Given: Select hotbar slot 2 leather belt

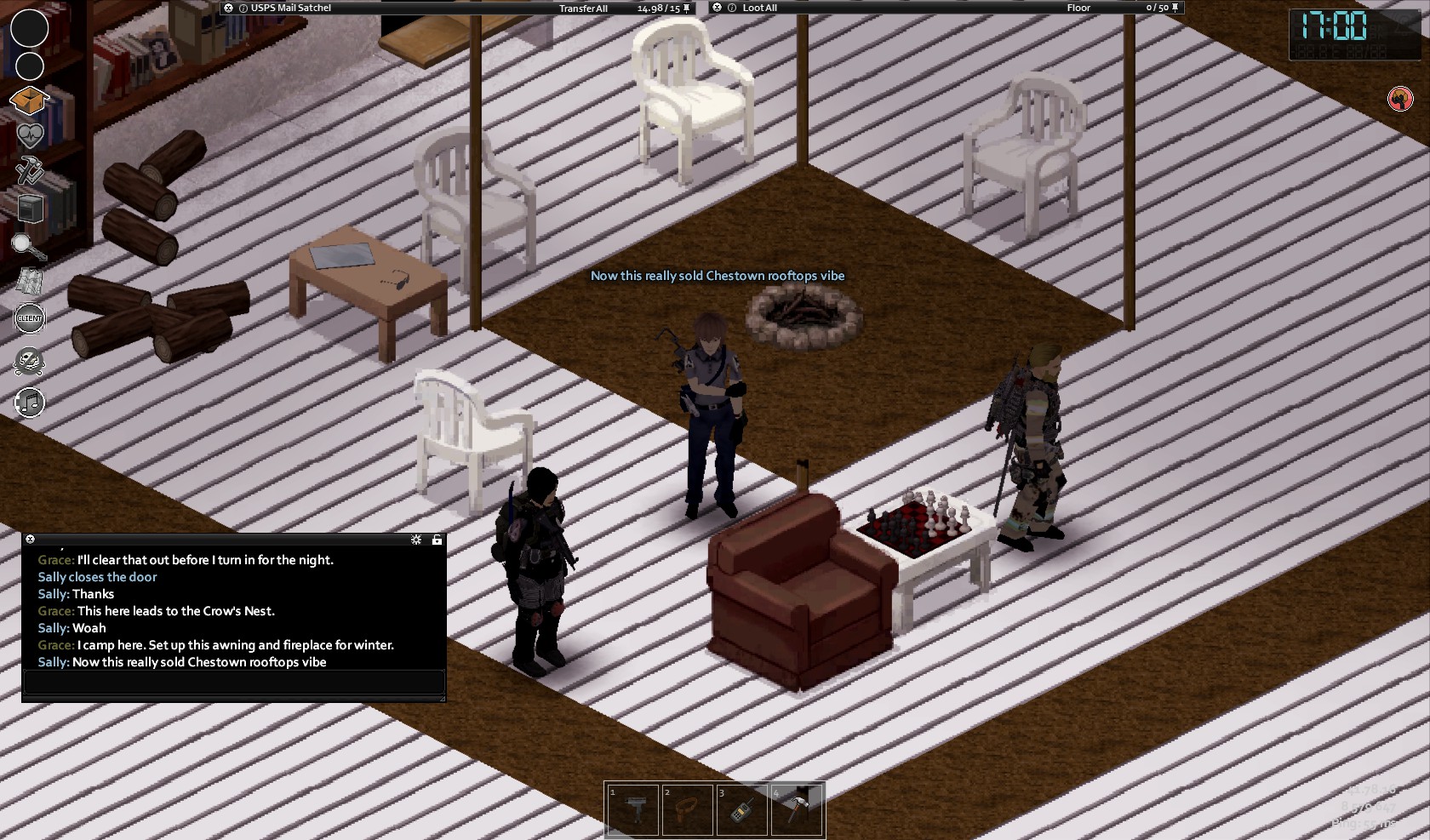Looking at the screenshot, I should click(x=687, y=809).
